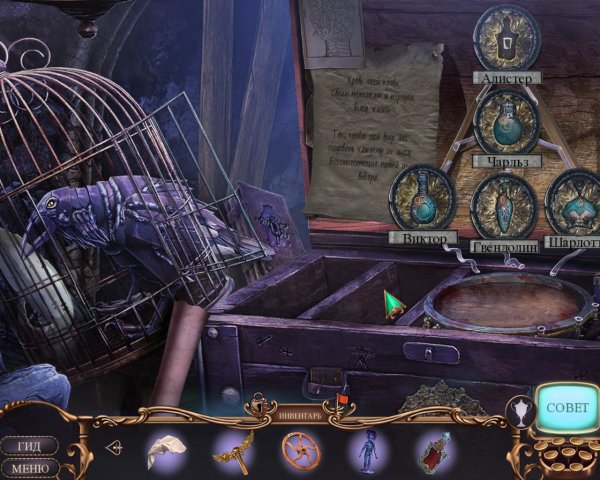Choose the Виктор flask medallion

pos(422,198)
